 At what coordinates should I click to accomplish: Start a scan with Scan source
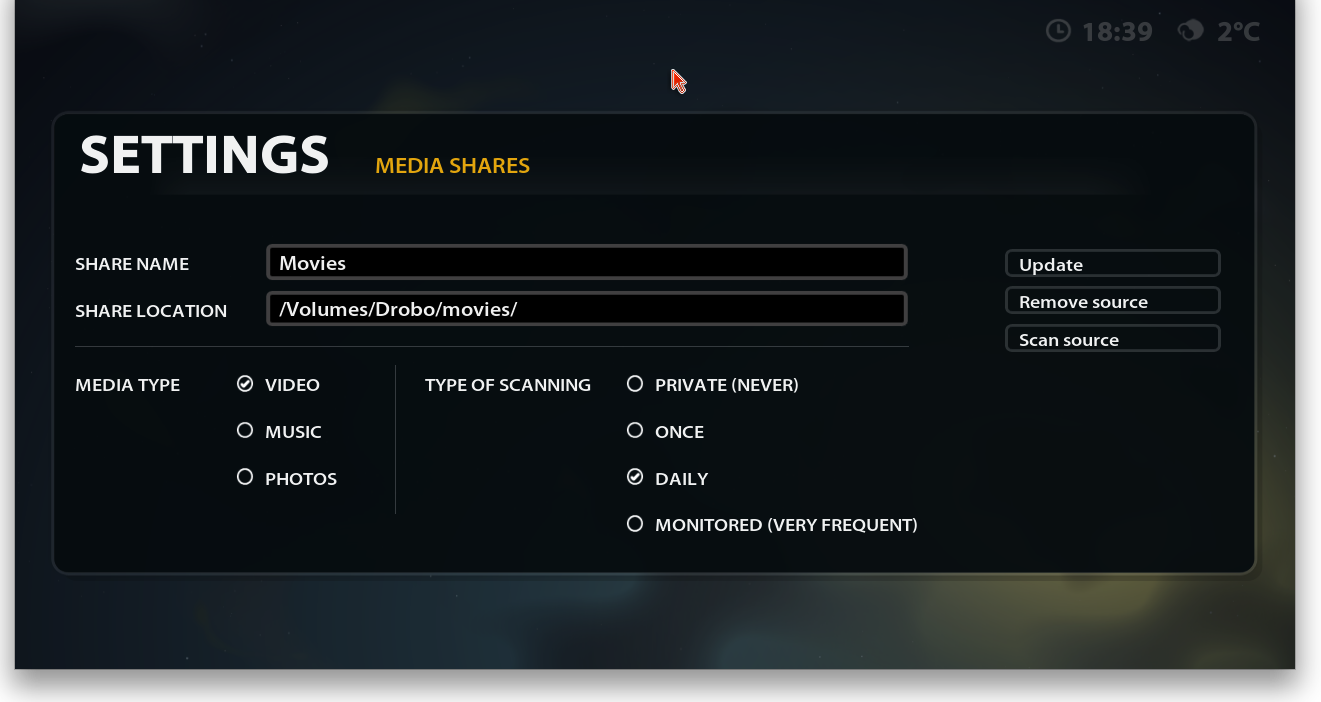[1112, 339]
